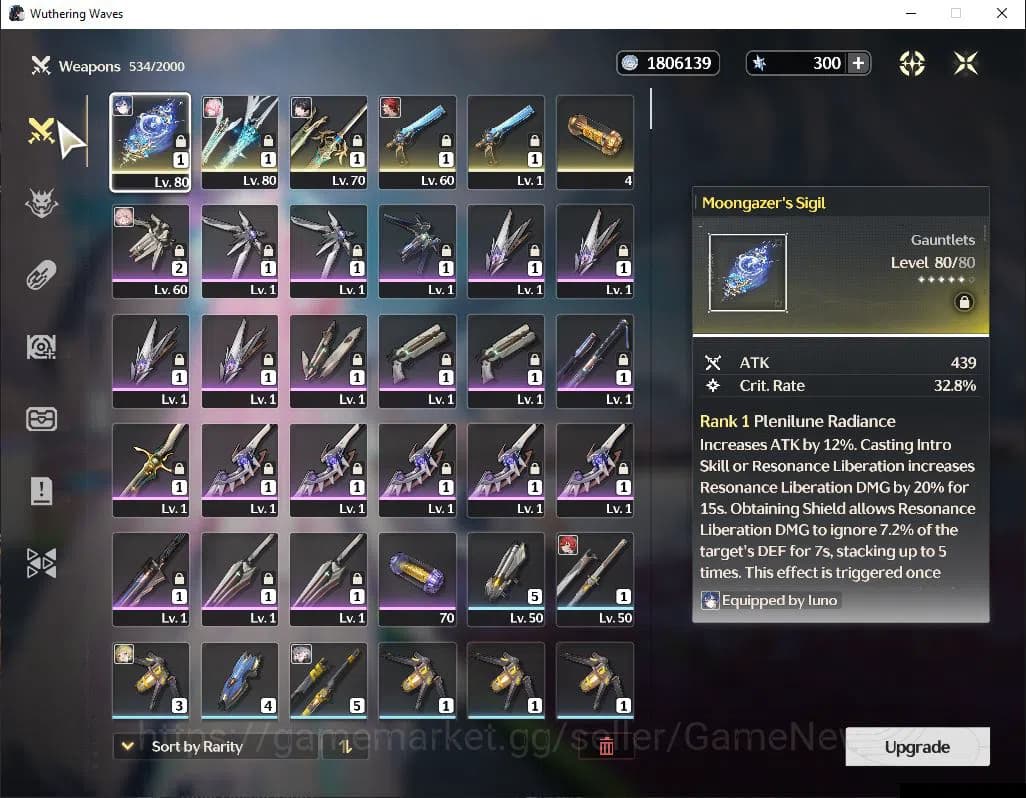Select the purple canister stack of 70
This screenshot has width=1026, height=798.
click(417, 579)
